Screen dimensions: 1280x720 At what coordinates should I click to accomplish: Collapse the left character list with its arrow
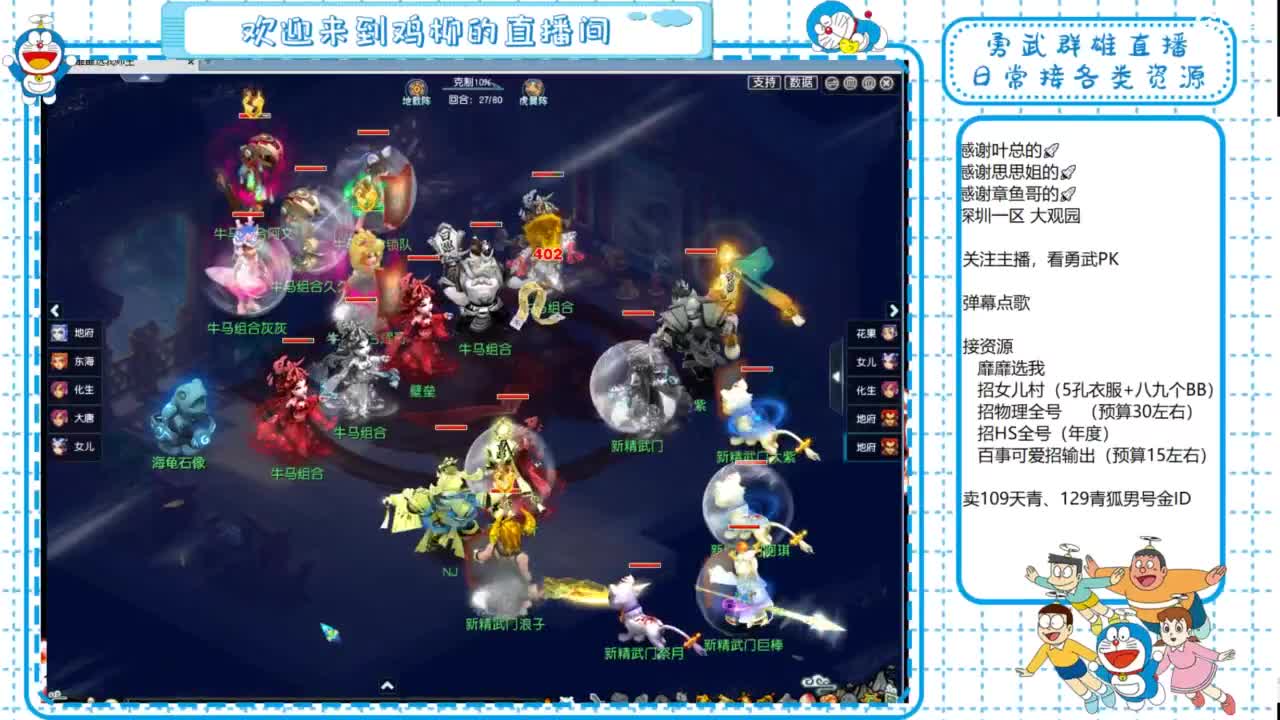56,310
